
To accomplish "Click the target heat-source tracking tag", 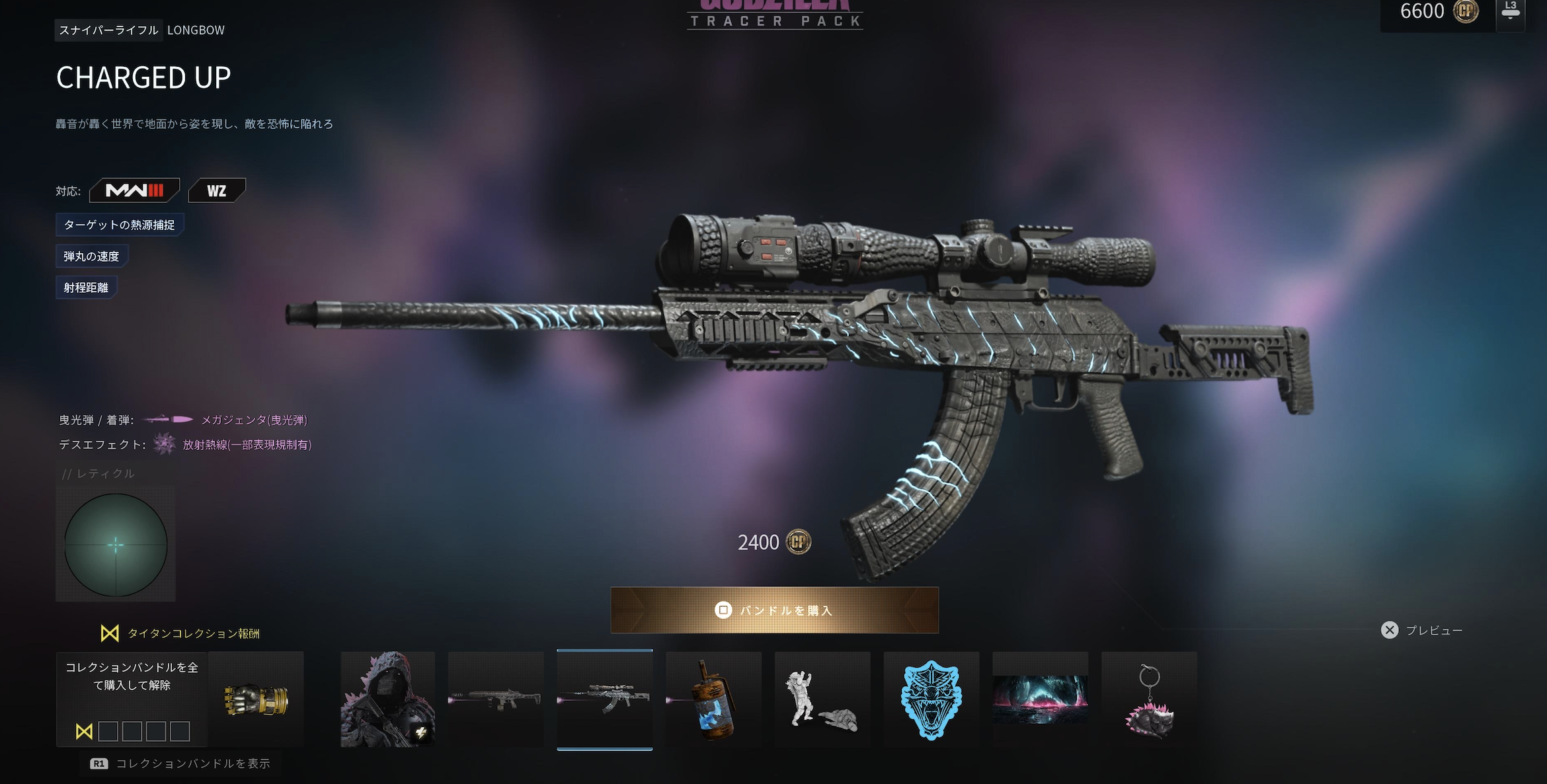I will point(120,225).
